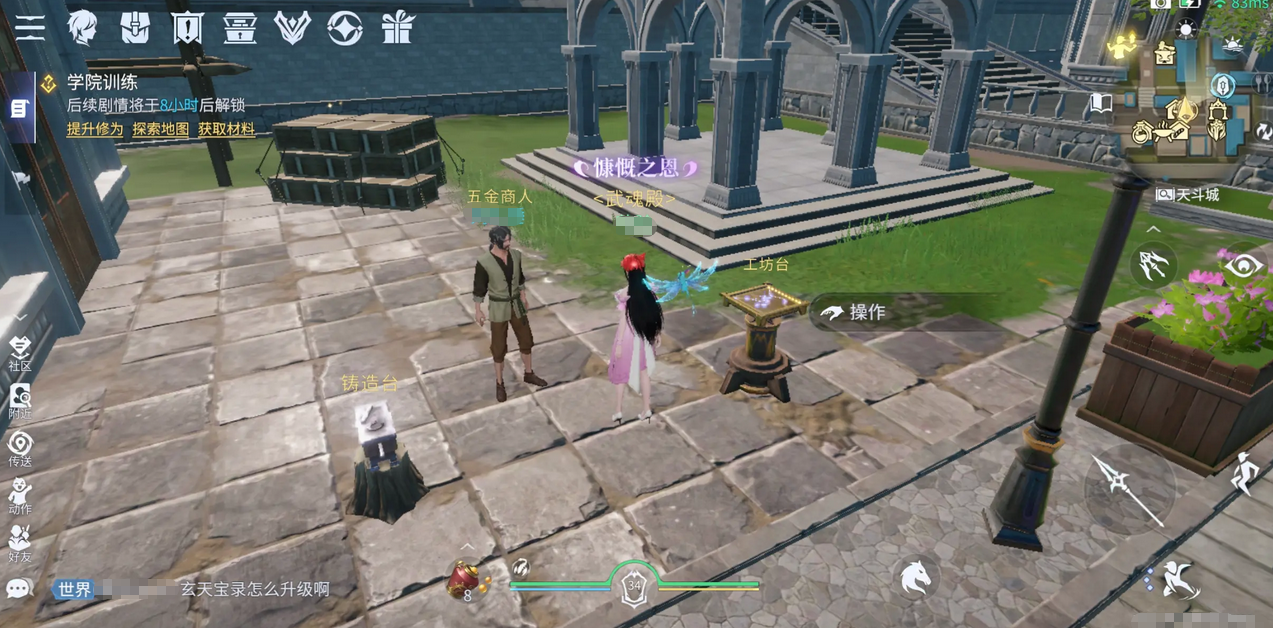Image resolution: width=1273 pixels, height=628 pixels.
Task: Open the 传送 teleport menu
Action: 20,448
